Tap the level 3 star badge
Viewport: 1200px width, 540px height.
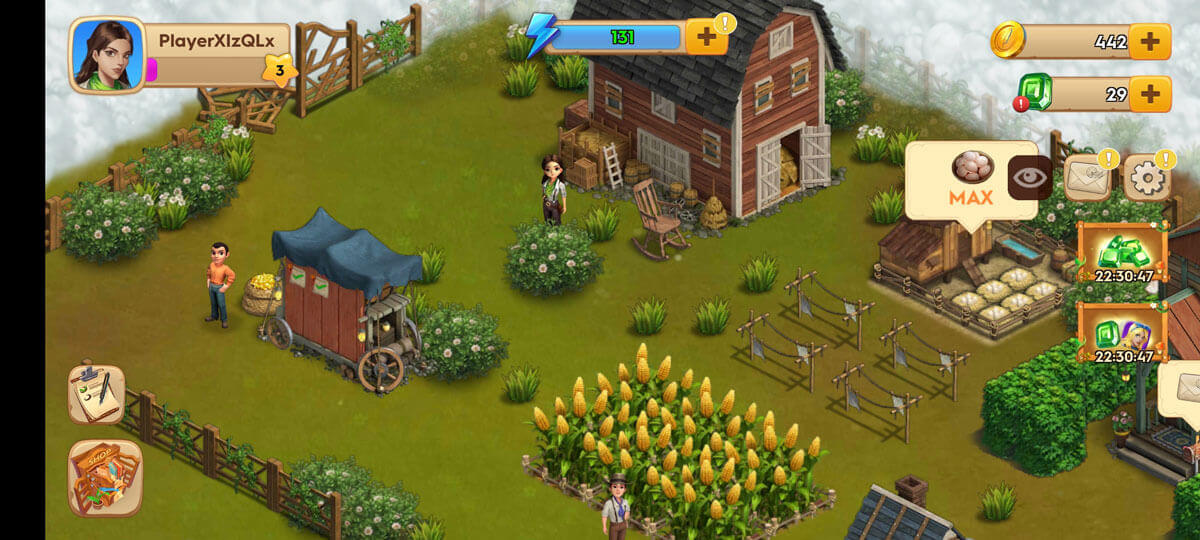(x=279, y=71)
